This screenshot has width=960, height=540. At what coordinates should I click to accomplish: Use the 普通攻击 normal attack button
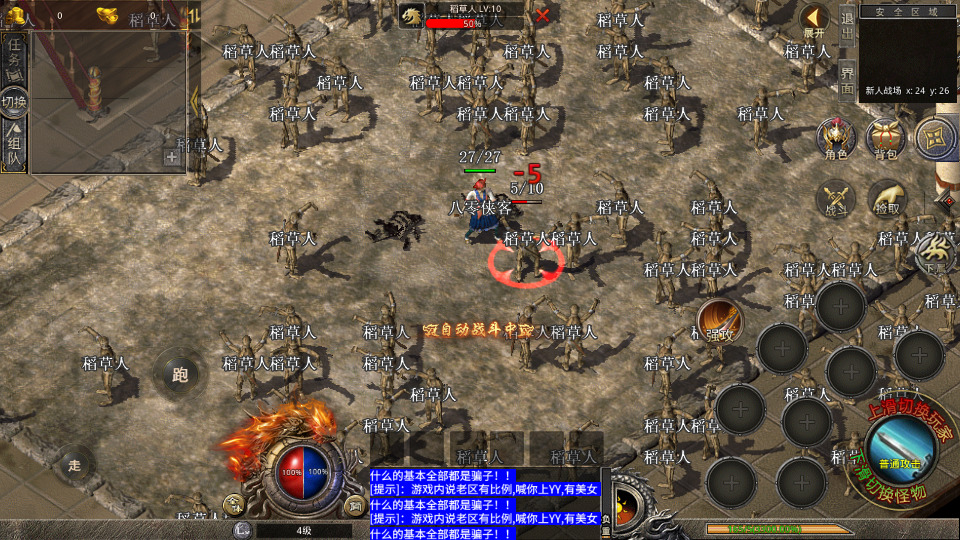click(x=901, y=447)
